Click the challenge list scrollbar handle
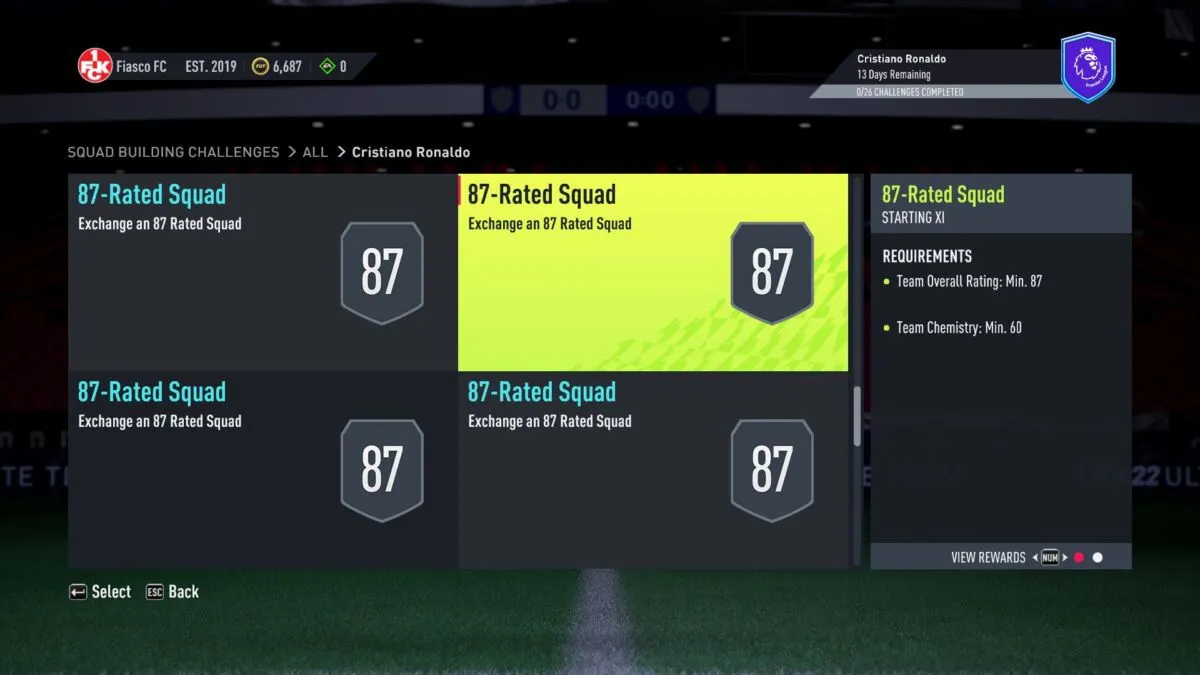This screenshot has height=675, width=1200. click(857, 416)
